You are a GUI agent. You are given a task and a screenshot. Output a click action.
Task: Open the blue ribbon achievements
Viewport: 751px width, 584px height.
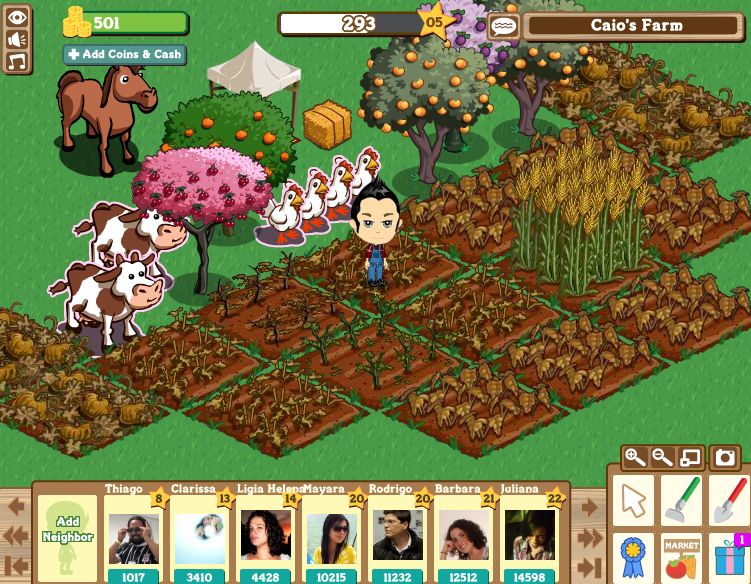pyautogui.click(x=633, y=558)
